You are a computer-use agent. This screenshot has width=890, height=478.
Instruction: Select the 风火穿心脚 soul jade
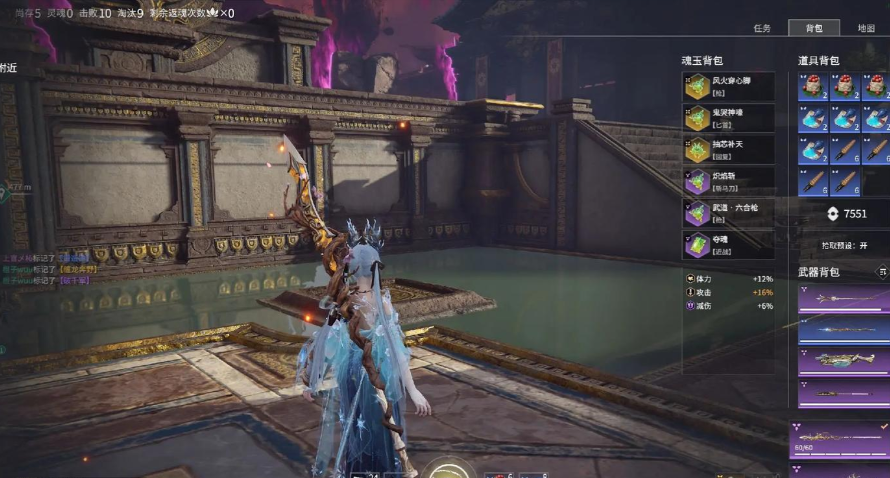click(x=728, y=86)
